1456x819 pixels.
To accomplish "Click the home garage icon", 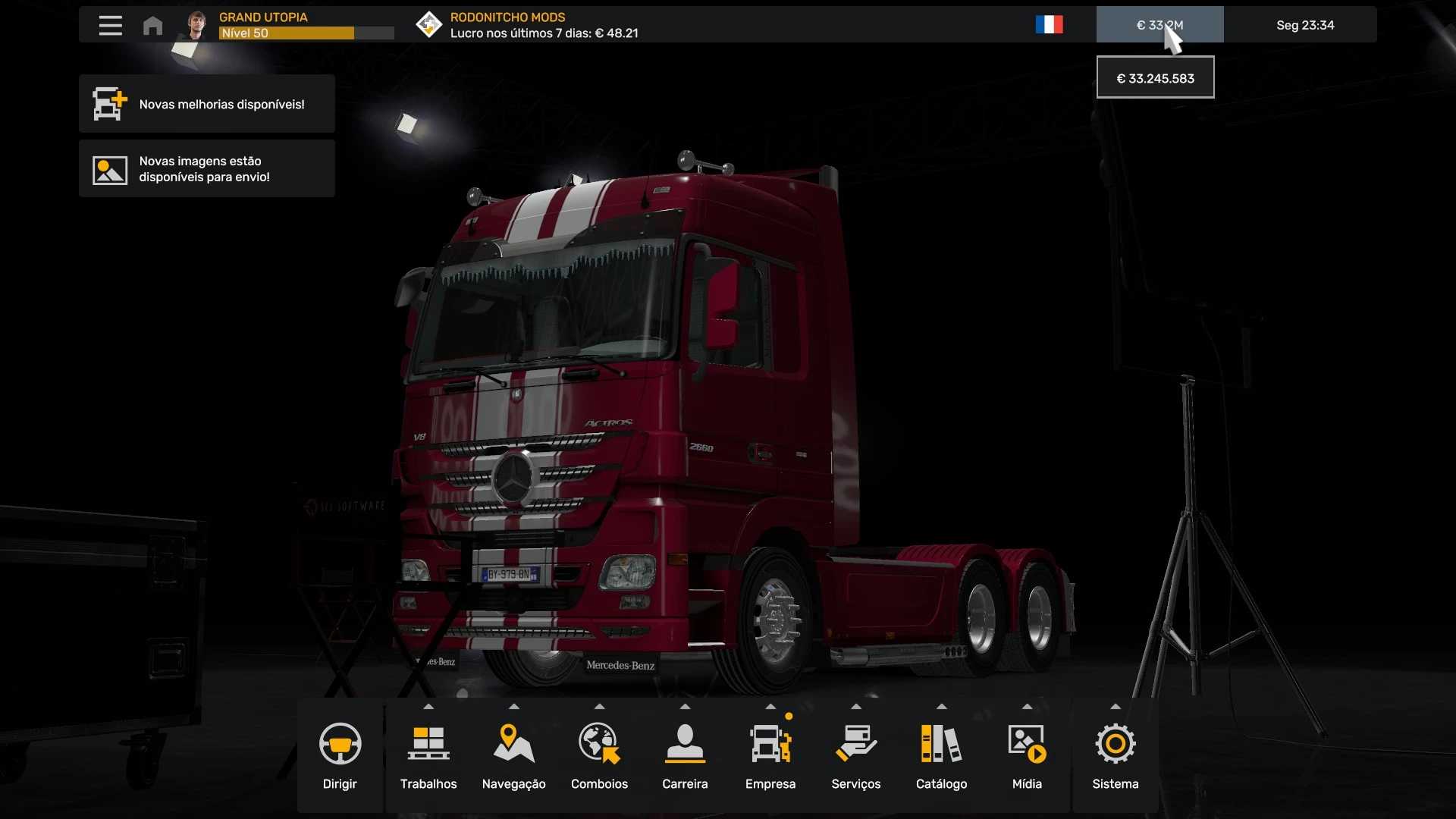I will coord(152,26).
